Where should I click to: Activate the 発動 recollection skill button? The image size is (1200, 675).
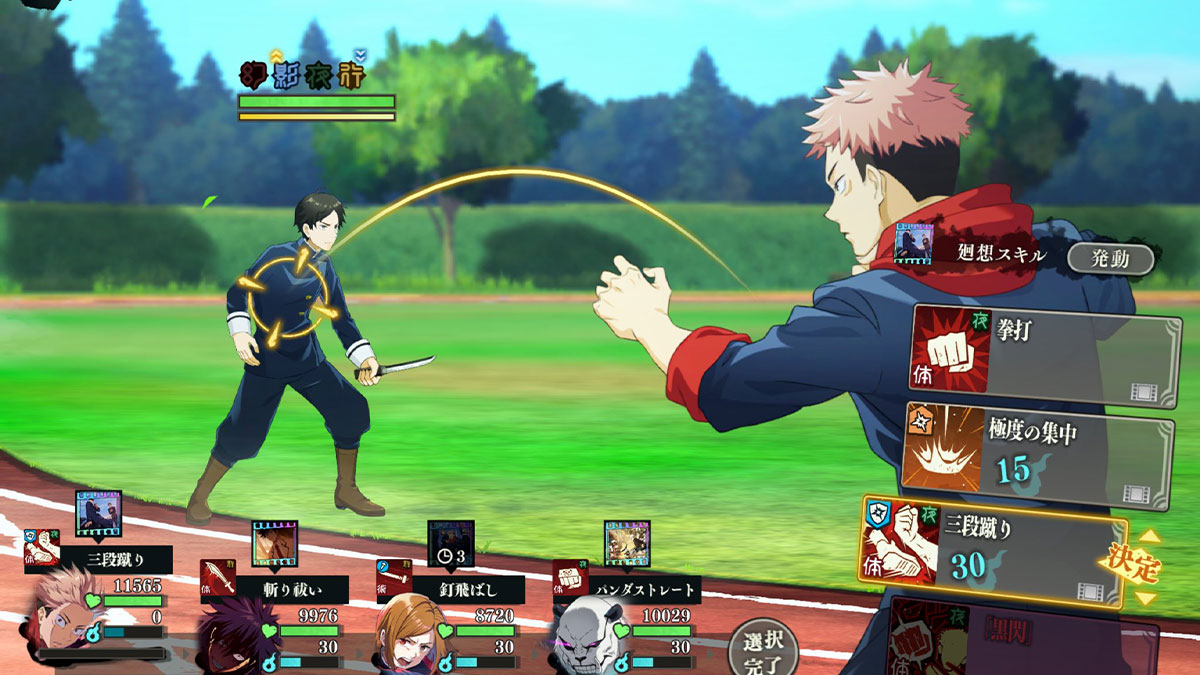pyautogui.click(x=1109, y=259)
